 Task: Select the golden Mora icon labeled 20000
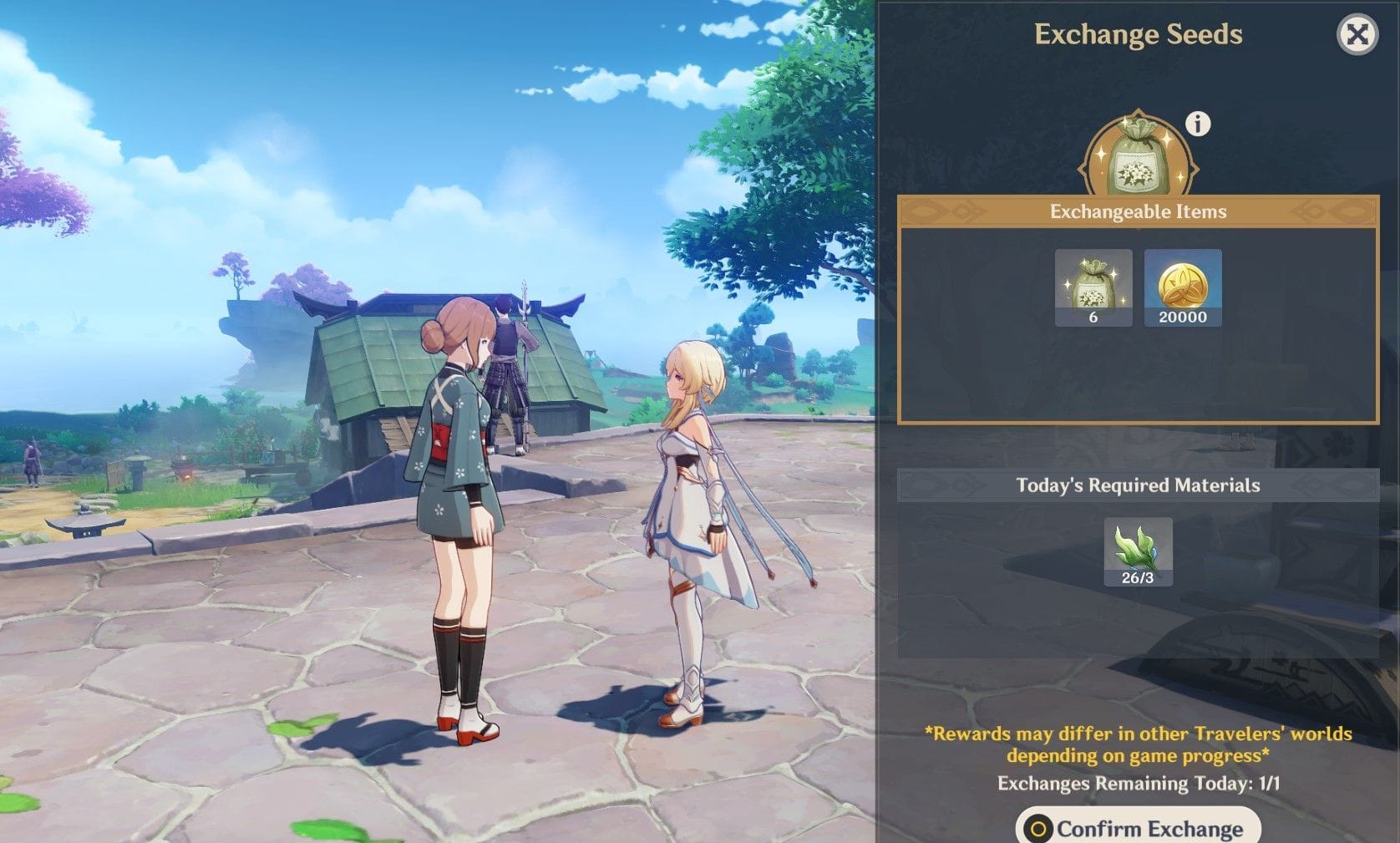[1183, 284]
